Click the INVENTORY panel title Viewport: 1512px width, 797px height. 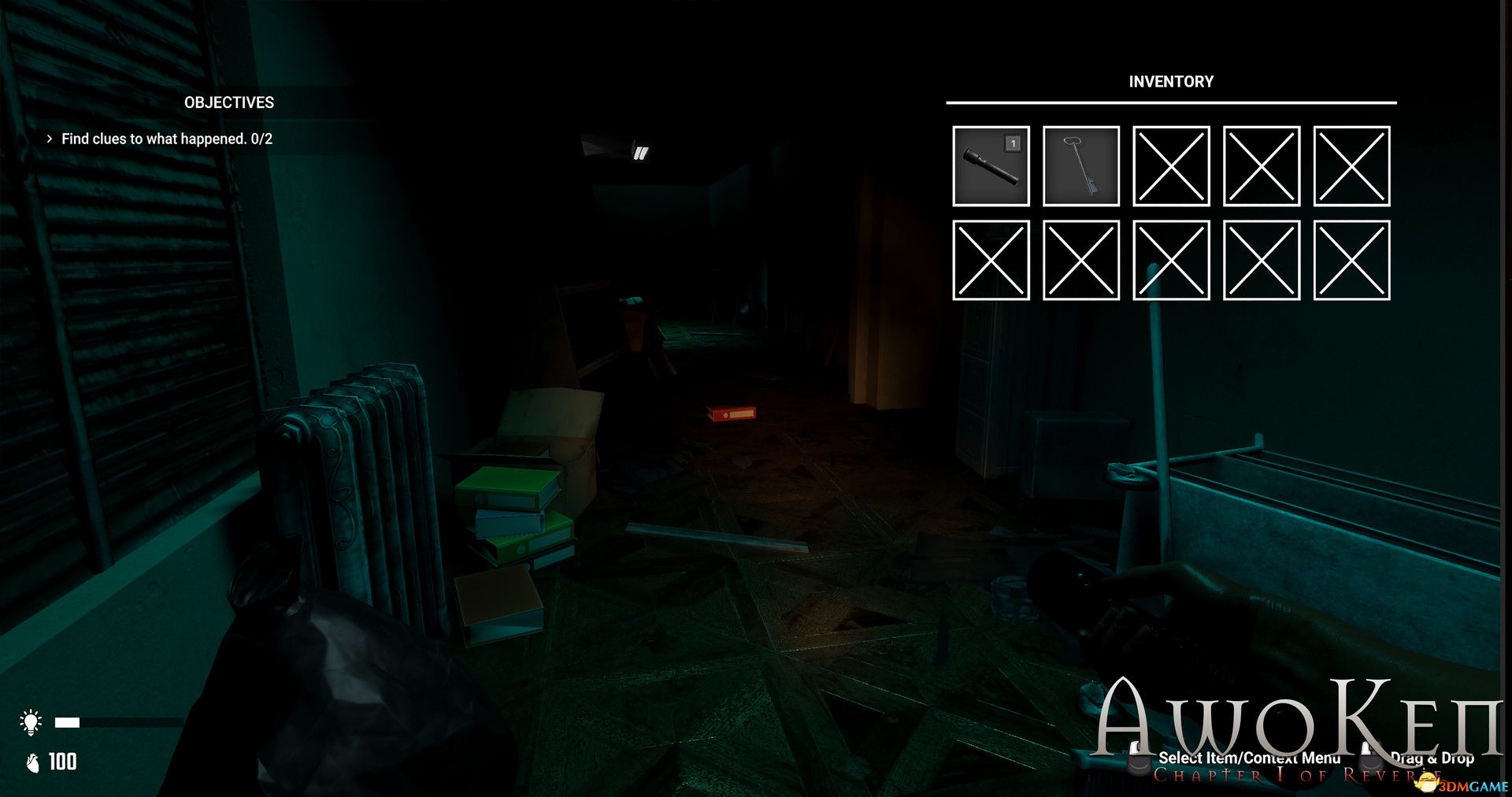[x=1171, y=81]
